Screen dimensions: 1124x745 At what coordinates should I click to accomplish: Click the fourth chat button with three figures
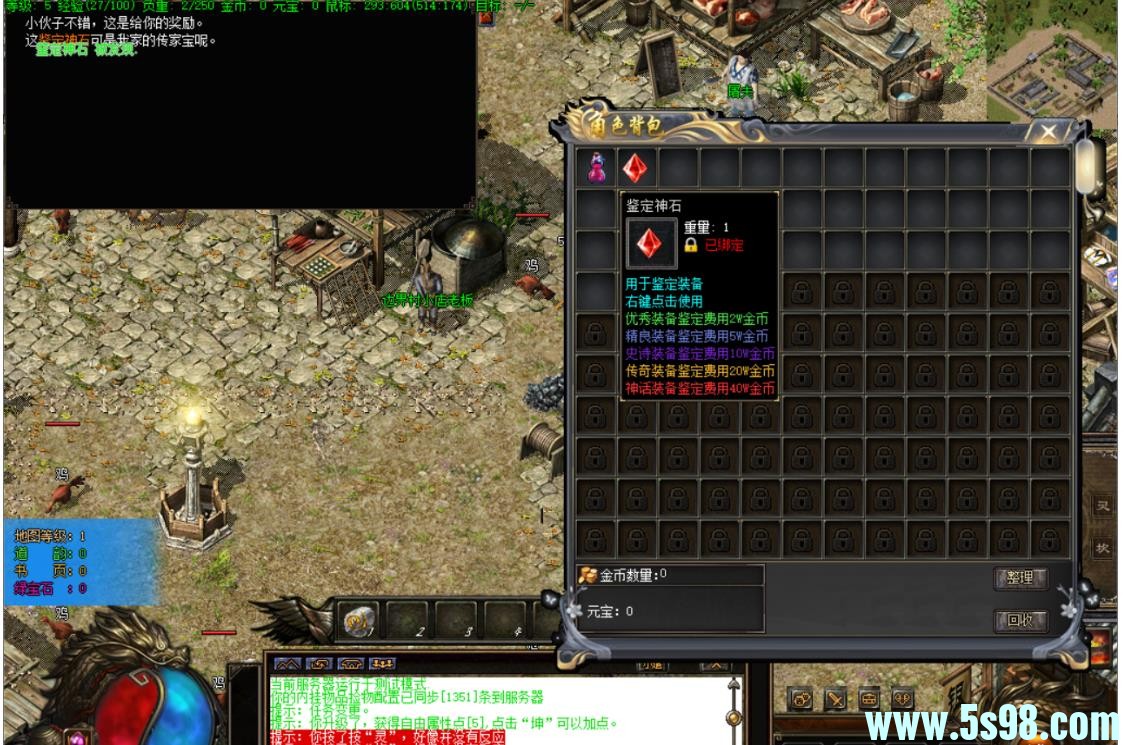pos(382,663)
